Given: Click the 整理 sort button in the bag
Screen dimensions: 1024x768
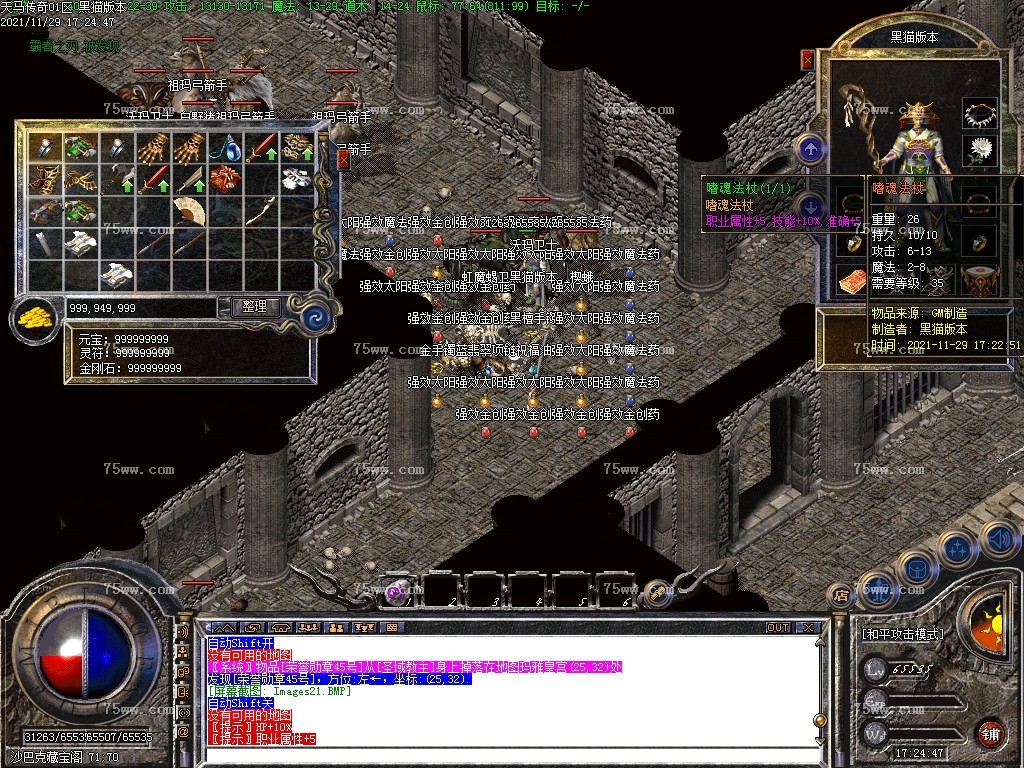Looking at the screenshot, I should [x=254, y=307].
